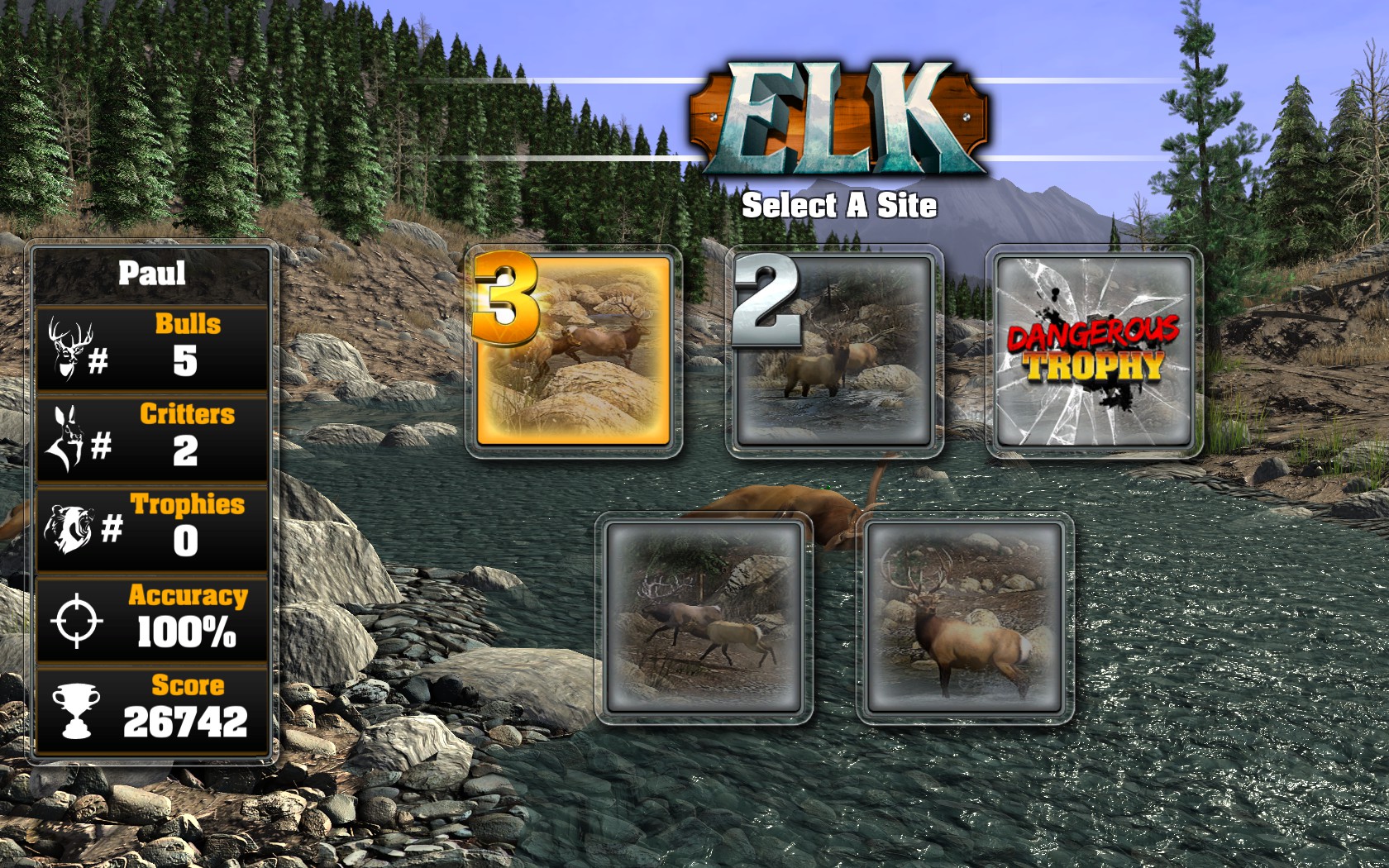Viewport: 1389px width, 868px height.
Task: Click the bear Trophies icon
Action: tap(70, 529)
